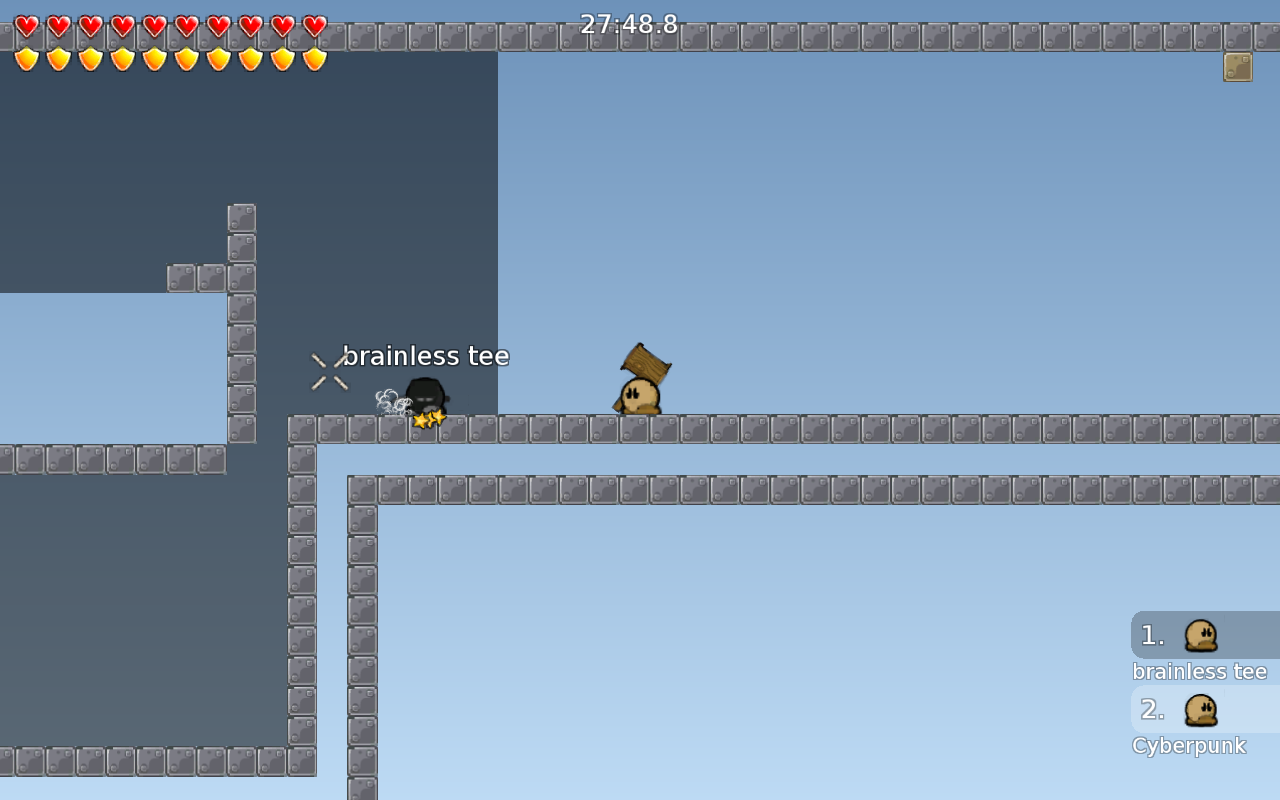Click the race timer at the top

630,24
